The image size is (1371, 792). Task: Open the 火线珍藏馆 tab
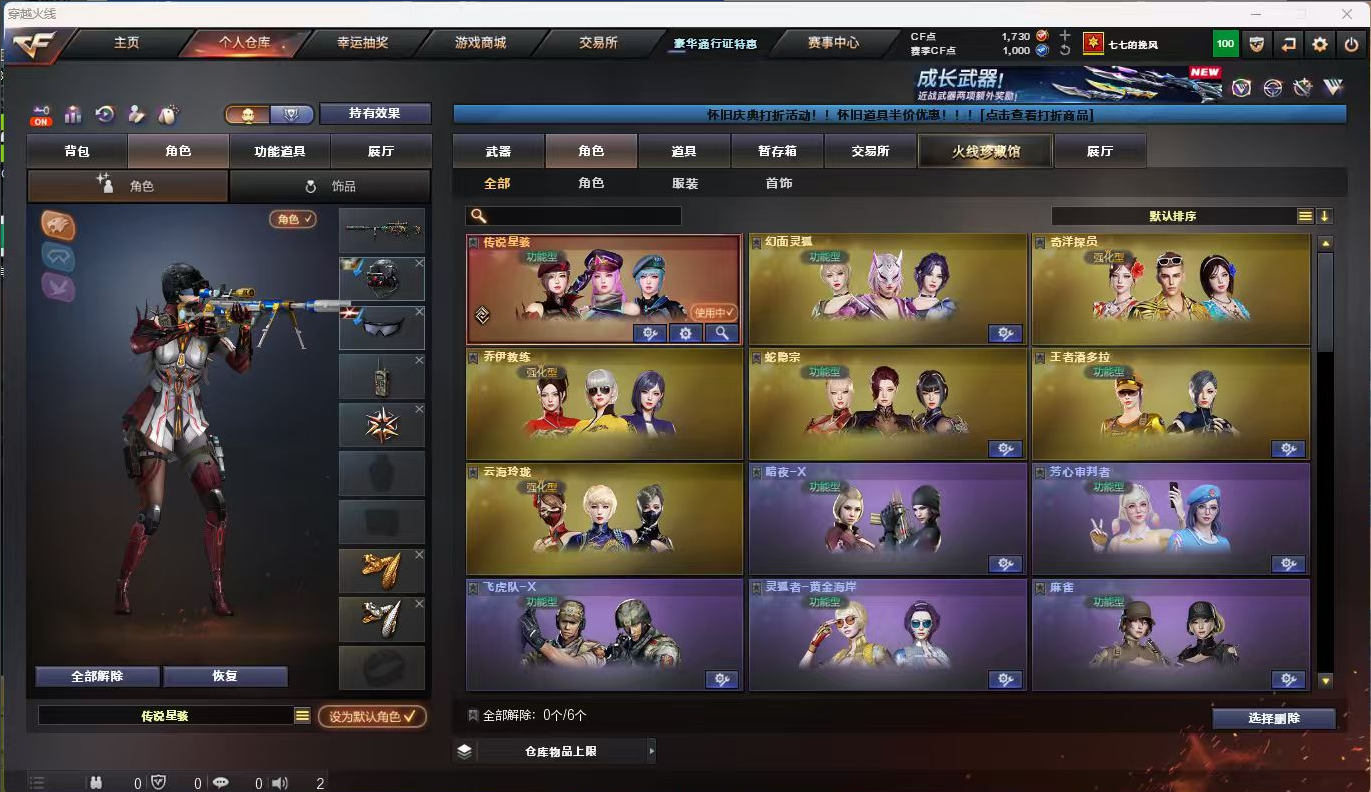coord(985,151)
